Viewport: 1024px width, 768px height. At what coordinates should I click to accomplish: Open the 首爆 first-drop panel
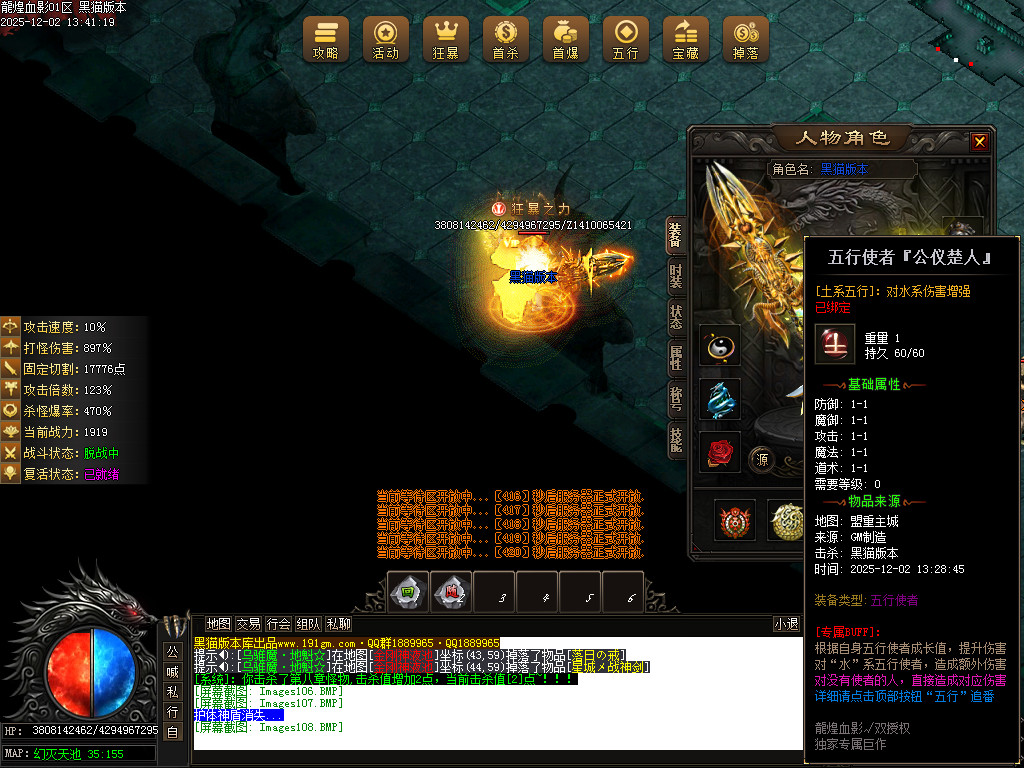click(566, 39)
